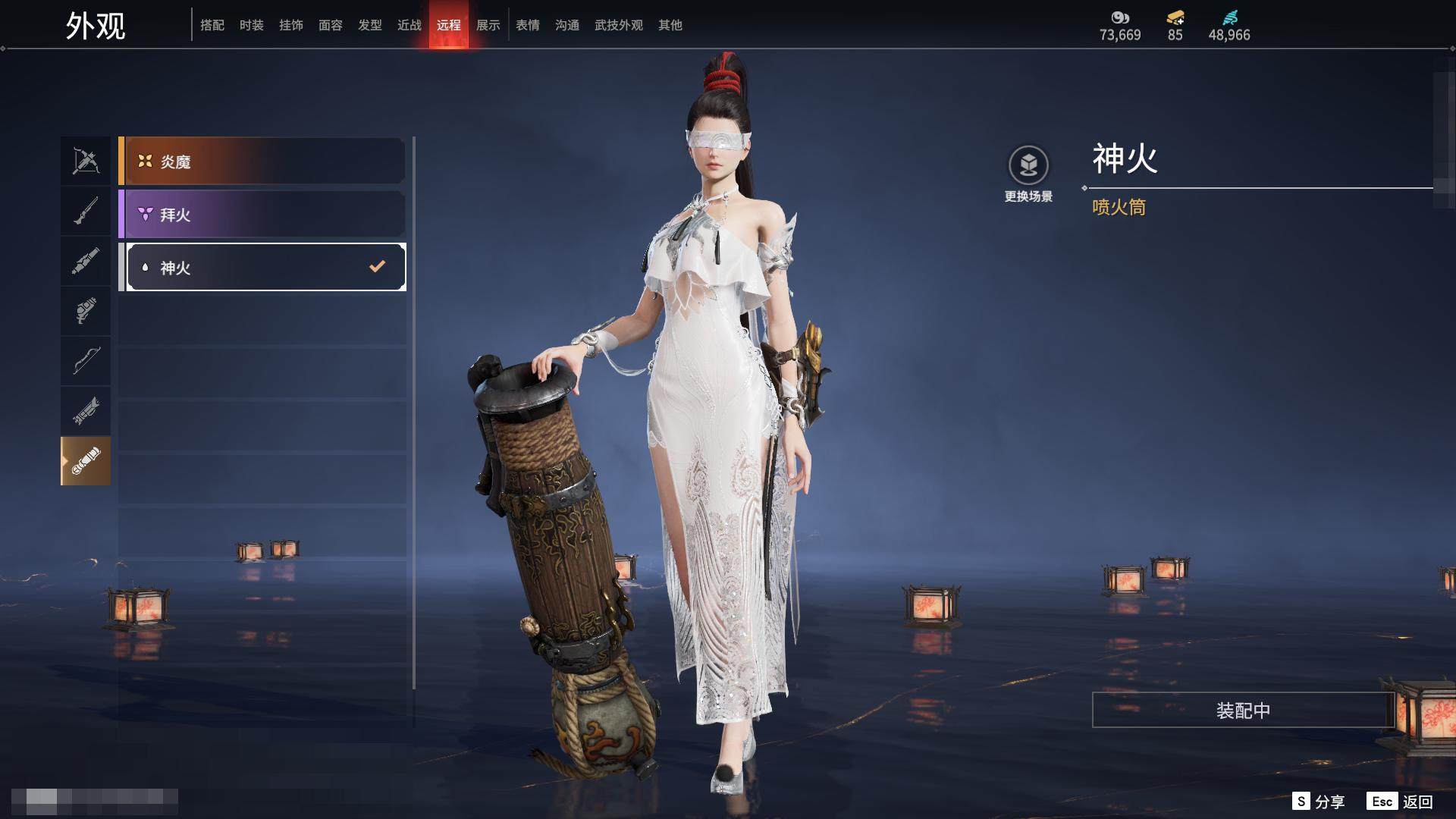Select the 神火 skin row

pos(265,267)
